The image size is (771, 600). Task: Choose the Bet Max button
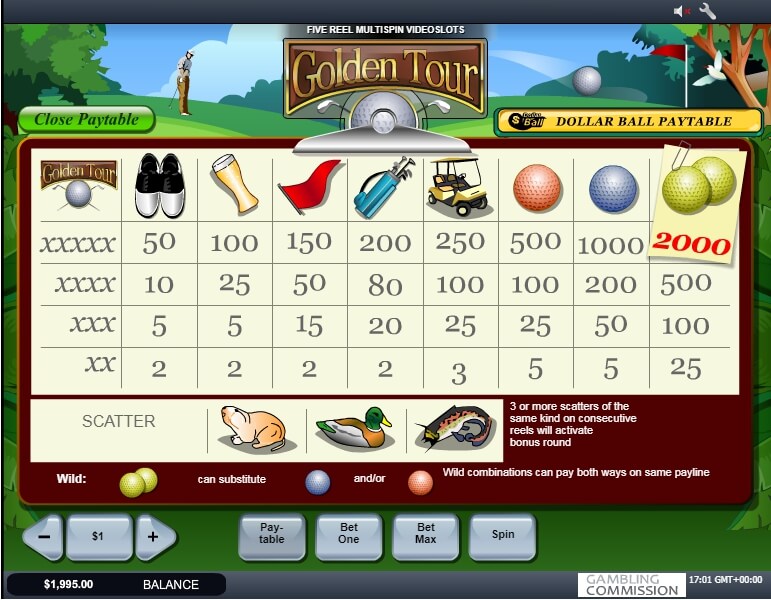(426, 534)
